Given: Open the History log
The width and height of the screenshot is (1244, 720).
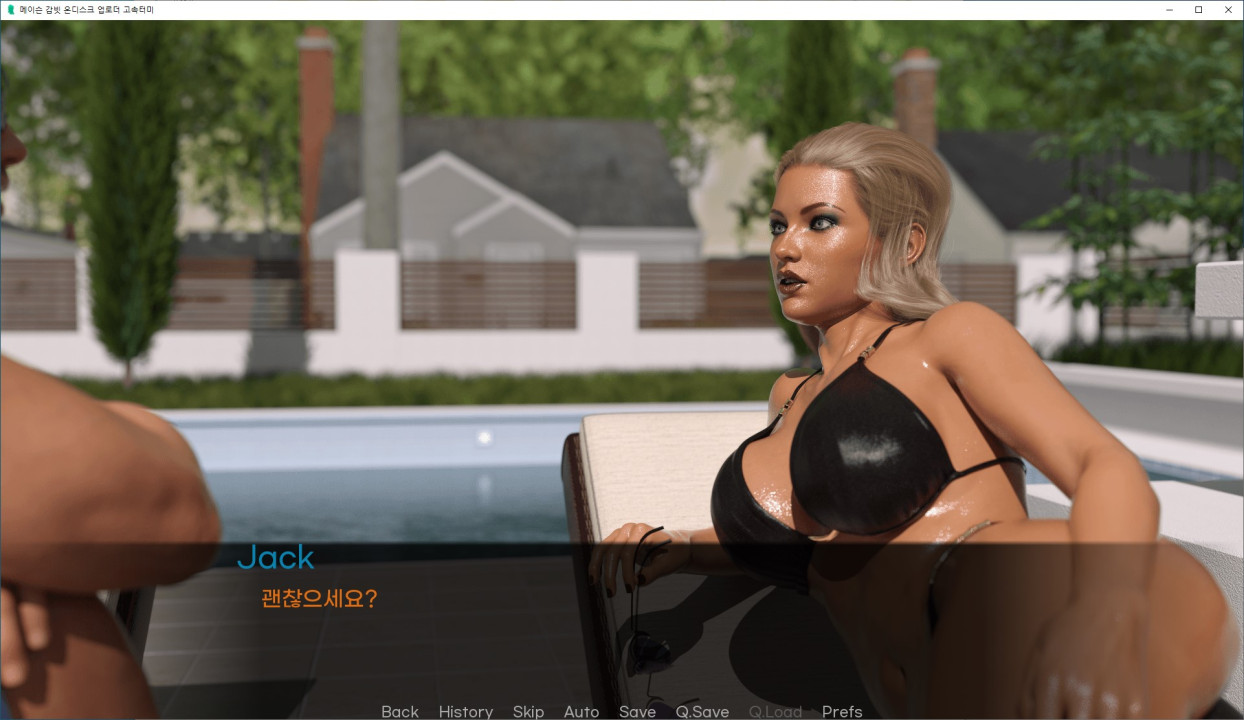Looking at the screenshot, I should 465,711.
